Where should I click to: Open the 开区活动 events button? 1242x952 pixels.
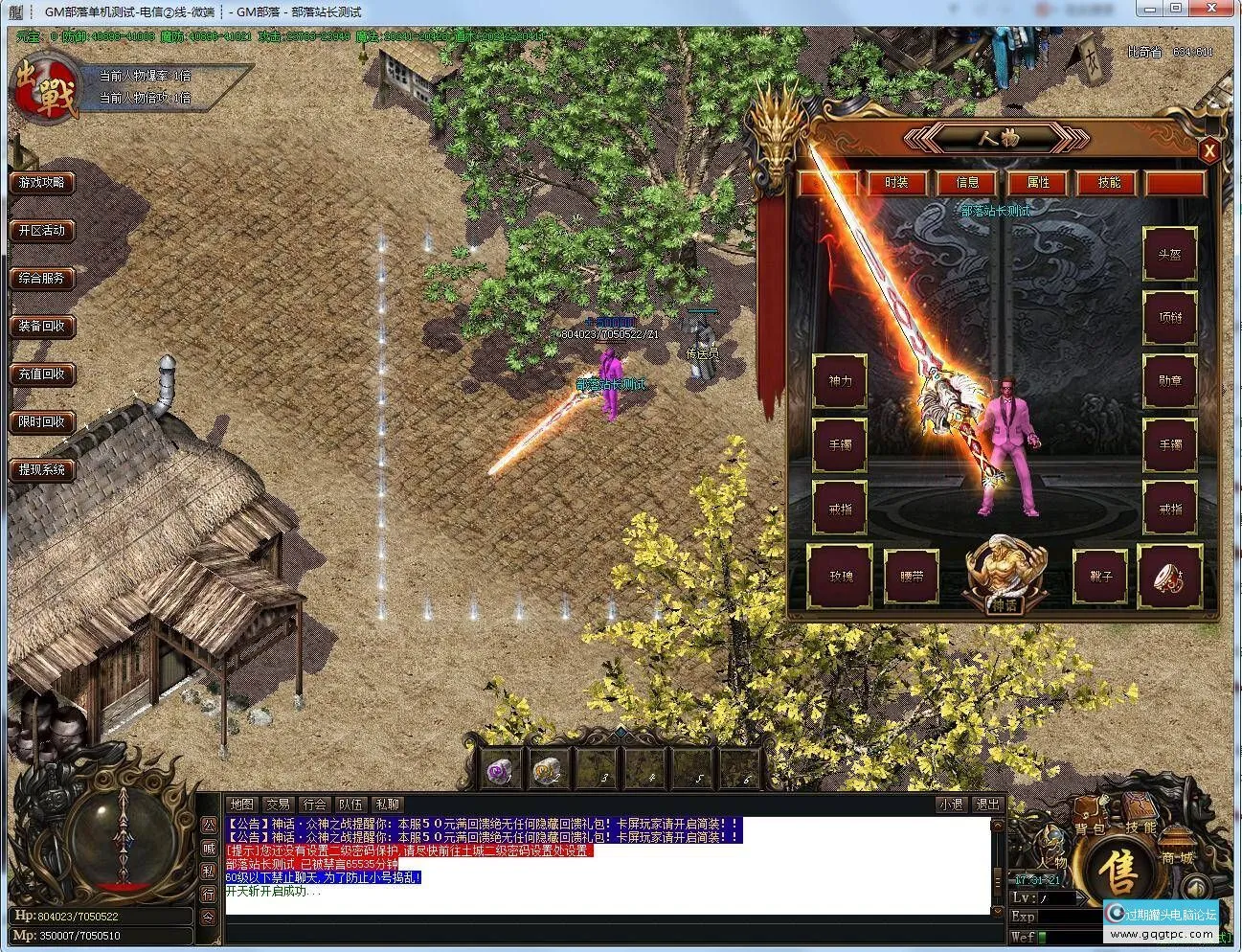(x=42, y=230)
